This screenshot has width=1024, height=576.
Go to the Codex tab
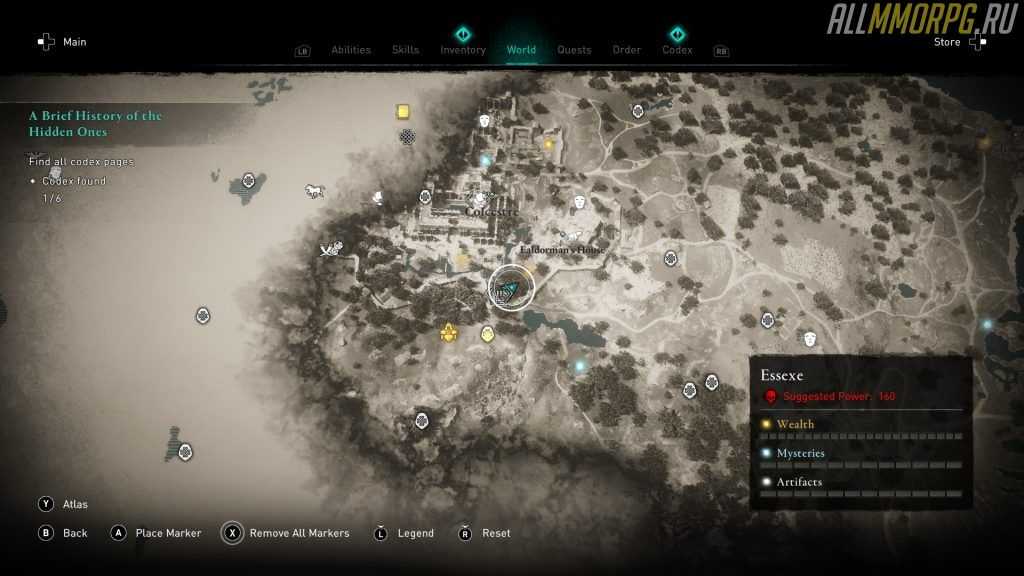[677, 50]
